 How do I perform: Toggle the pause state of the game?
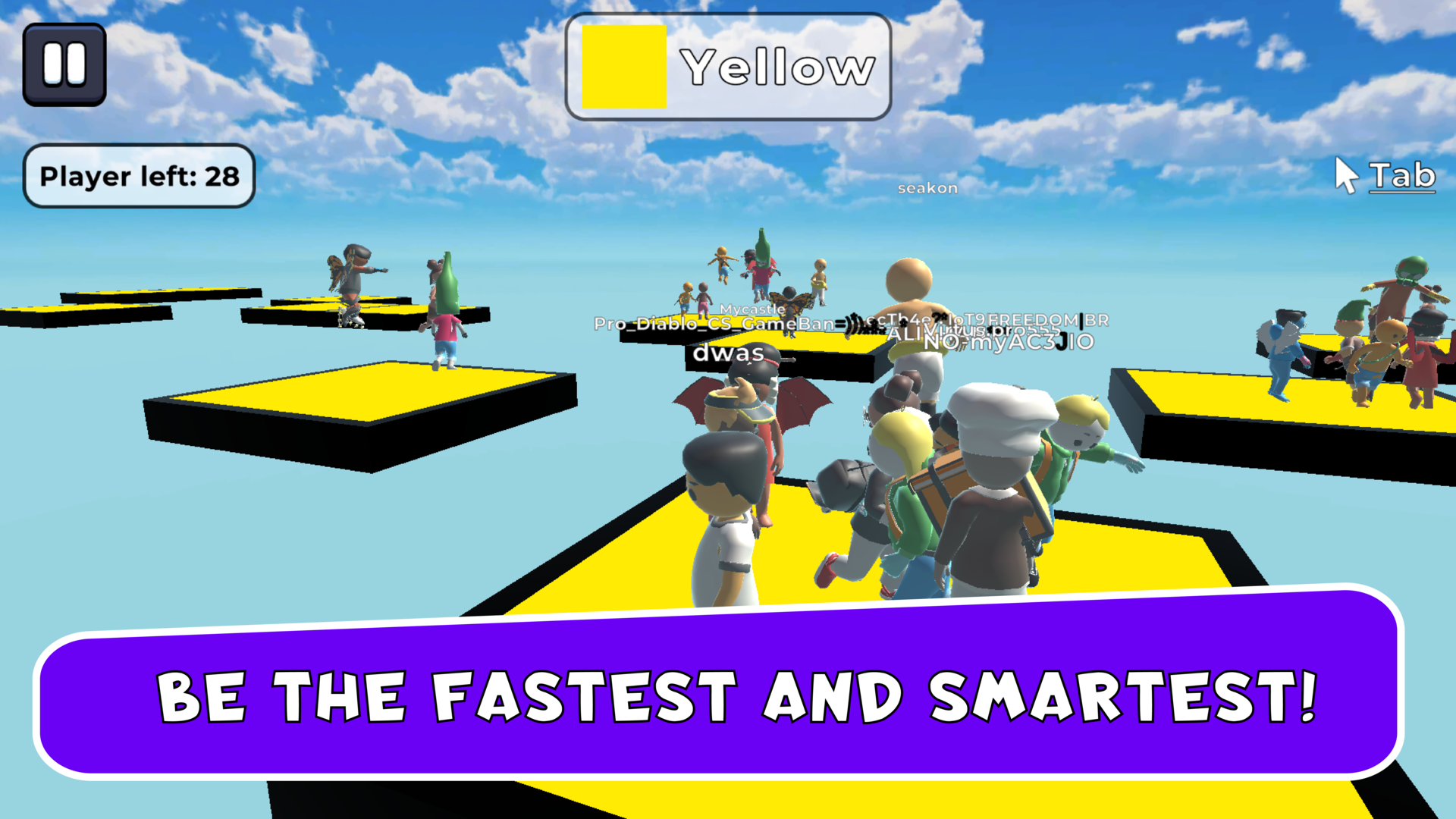pyautogui.click(x=64, y=63)
